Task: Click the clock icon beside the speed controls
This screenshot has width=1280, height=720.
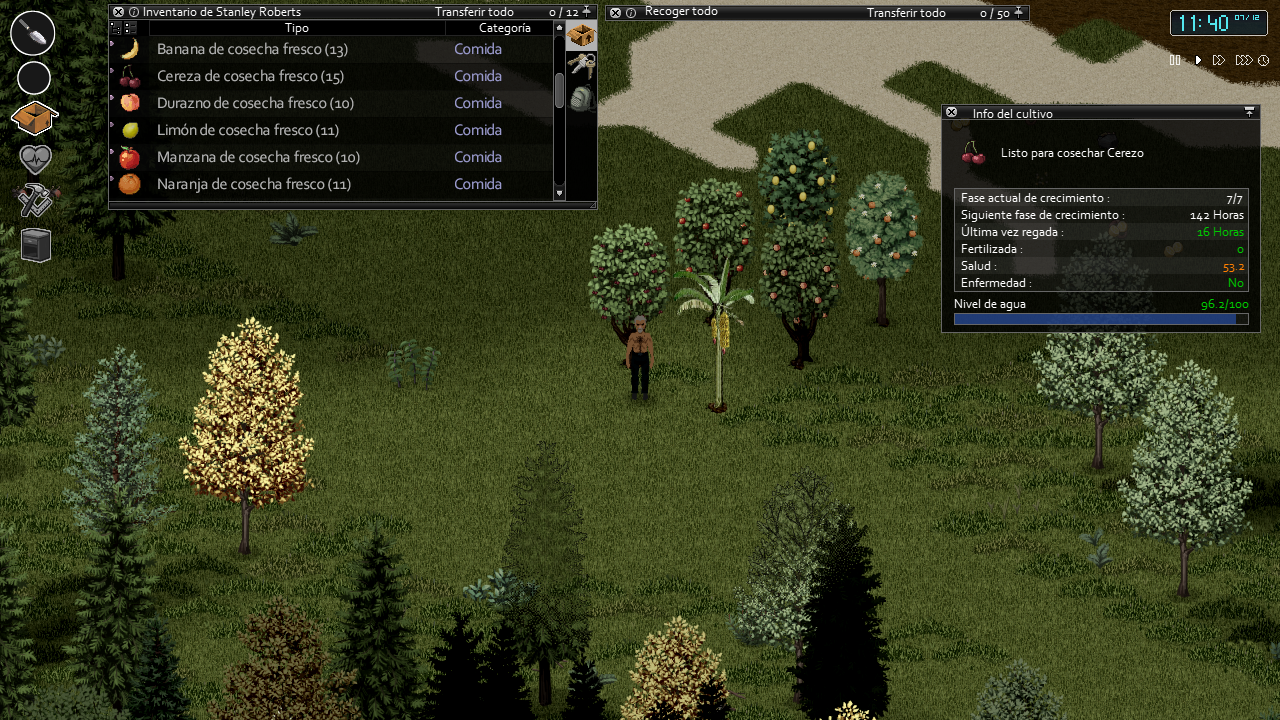Action: 1264,60
